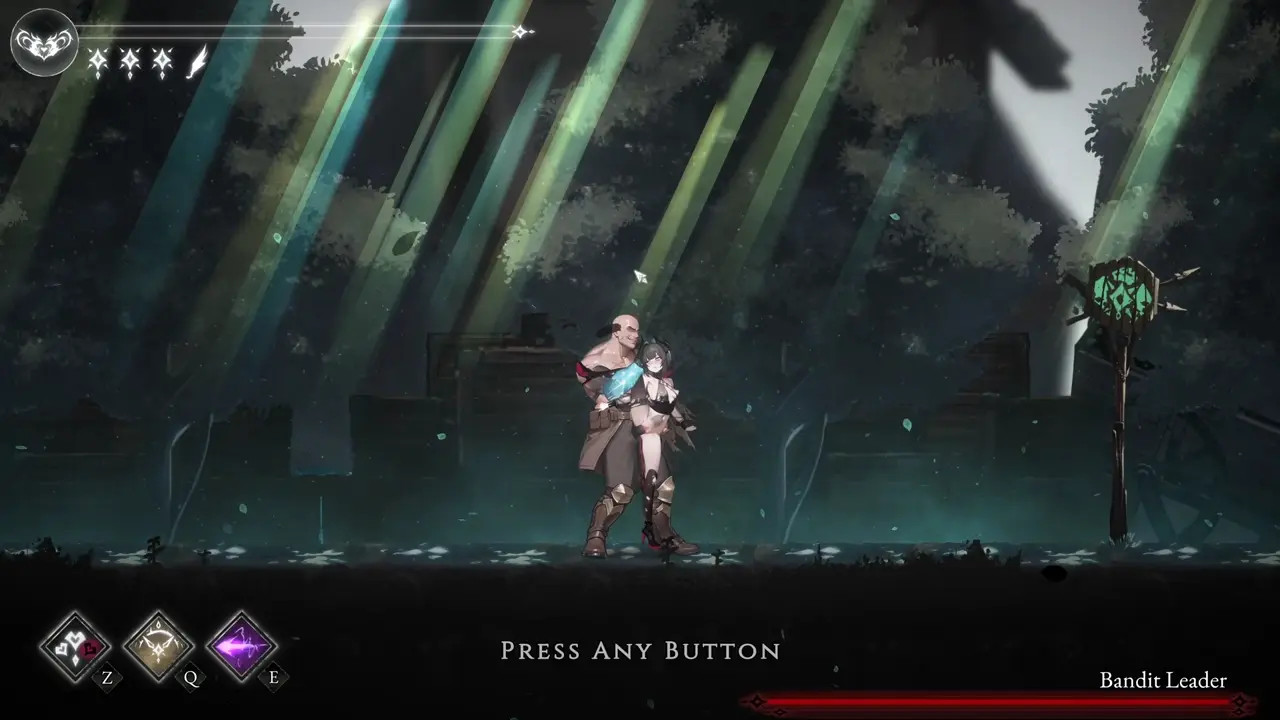Trigger the purple arrow skill icon
The height and width of the screenshot is (720, 1280).
pyautogui.click(x=241, y=646)
